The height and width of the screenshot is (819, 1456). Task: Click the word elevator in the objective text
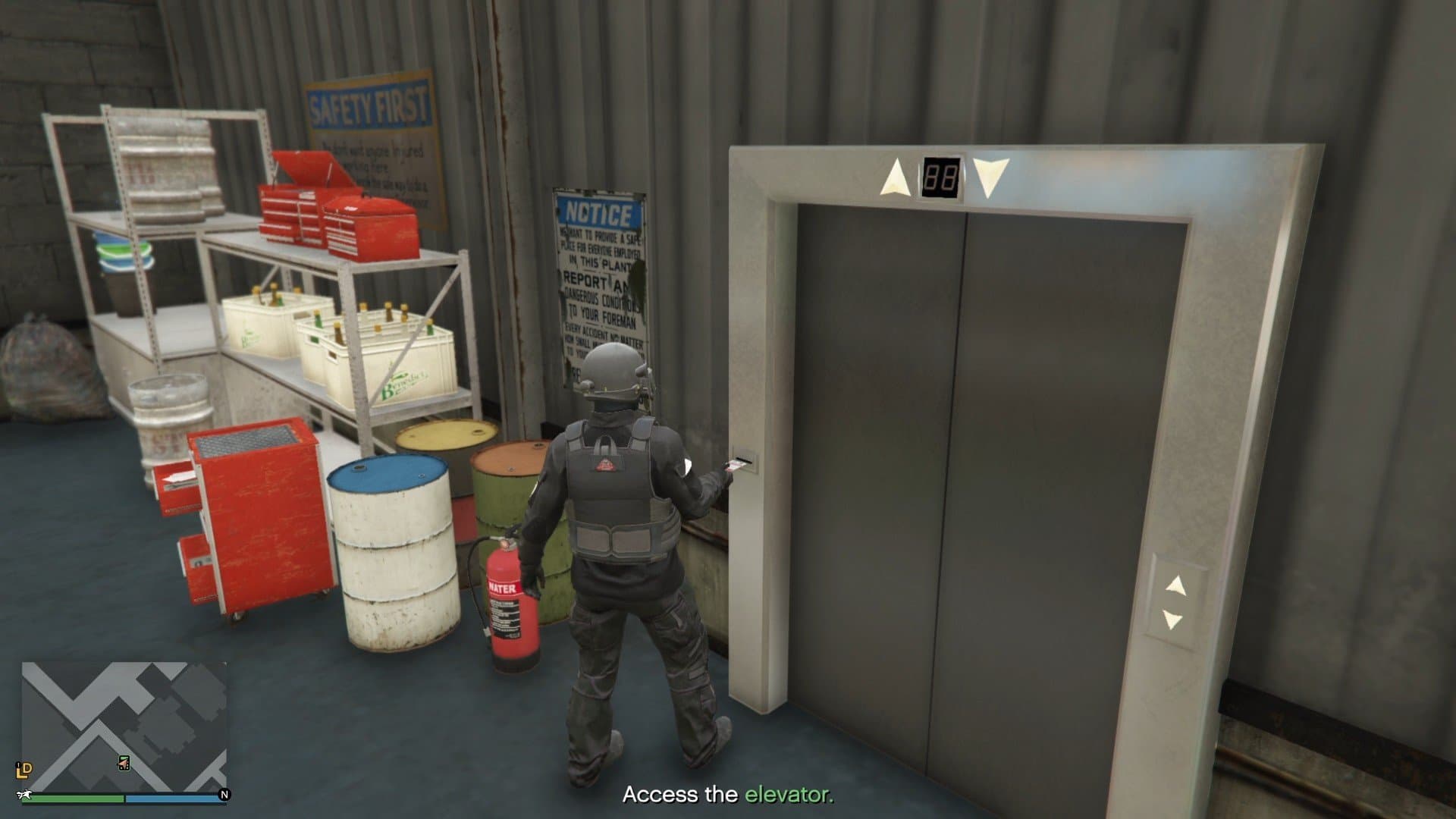tap(788, 795)
